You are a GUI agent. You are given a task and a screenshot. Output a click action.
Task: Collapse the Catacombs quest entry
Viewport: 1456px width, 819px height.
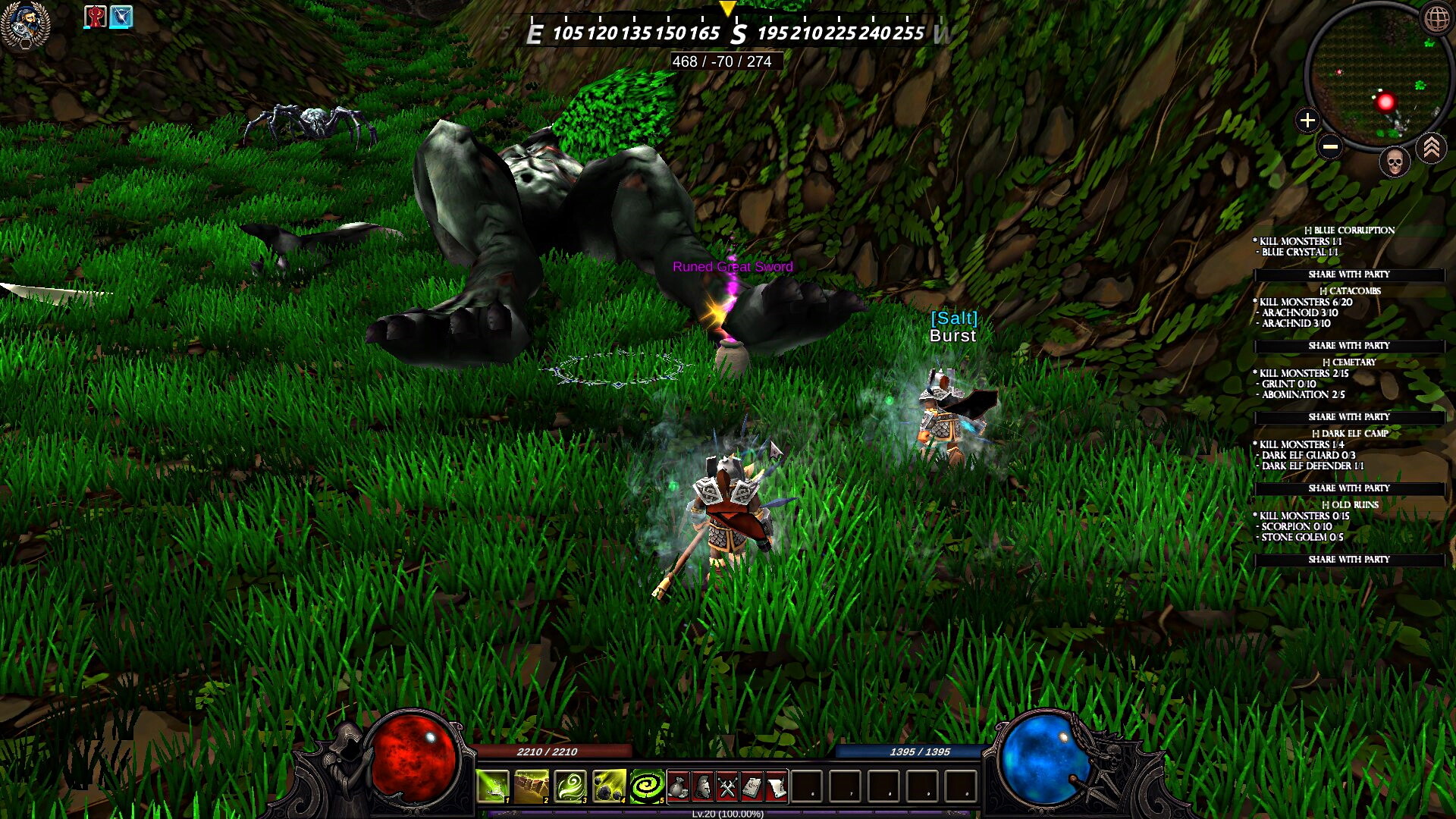tap(1323, 291)
